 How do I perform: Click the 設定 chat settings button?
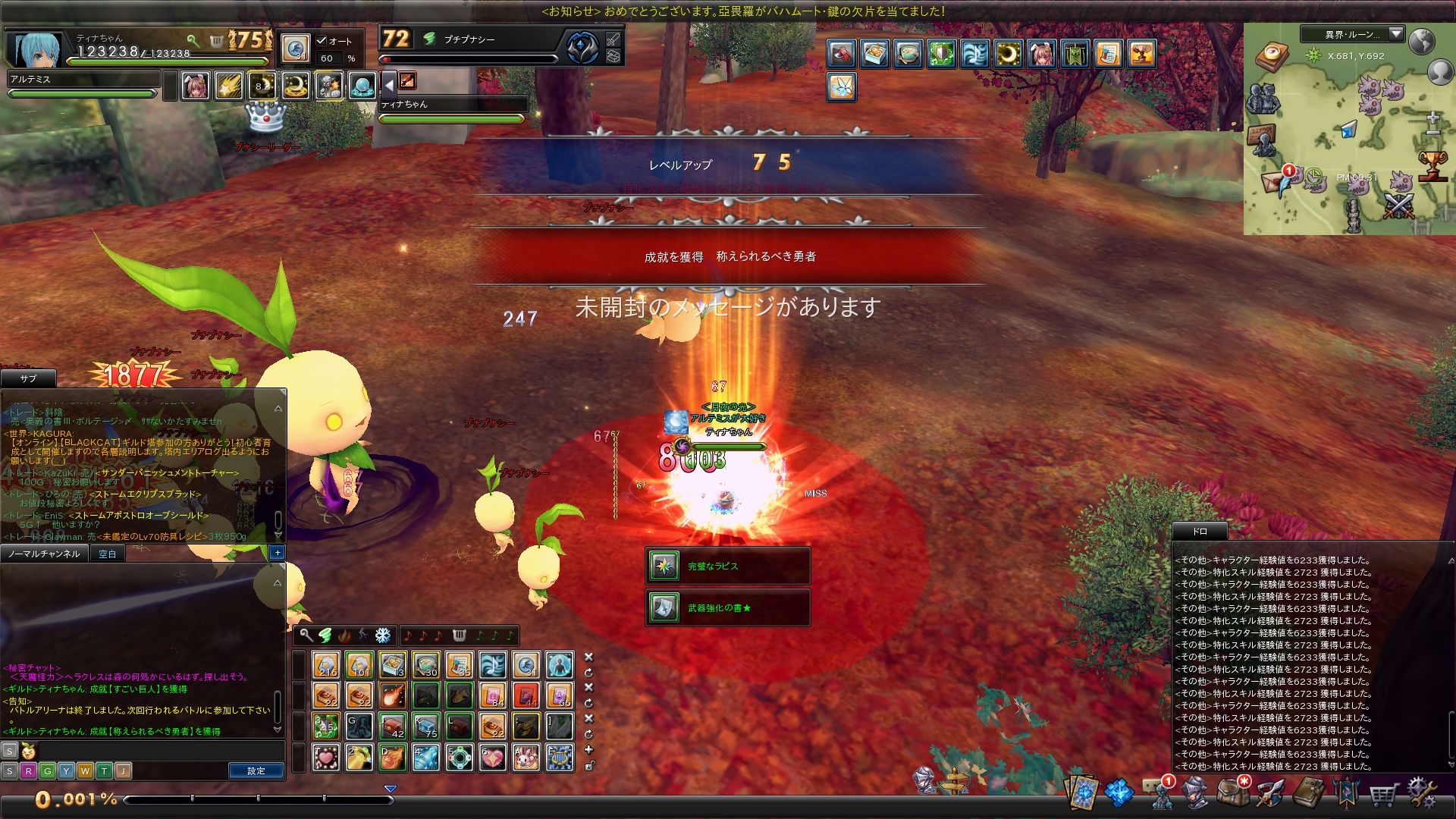click(x=256, y=770)
